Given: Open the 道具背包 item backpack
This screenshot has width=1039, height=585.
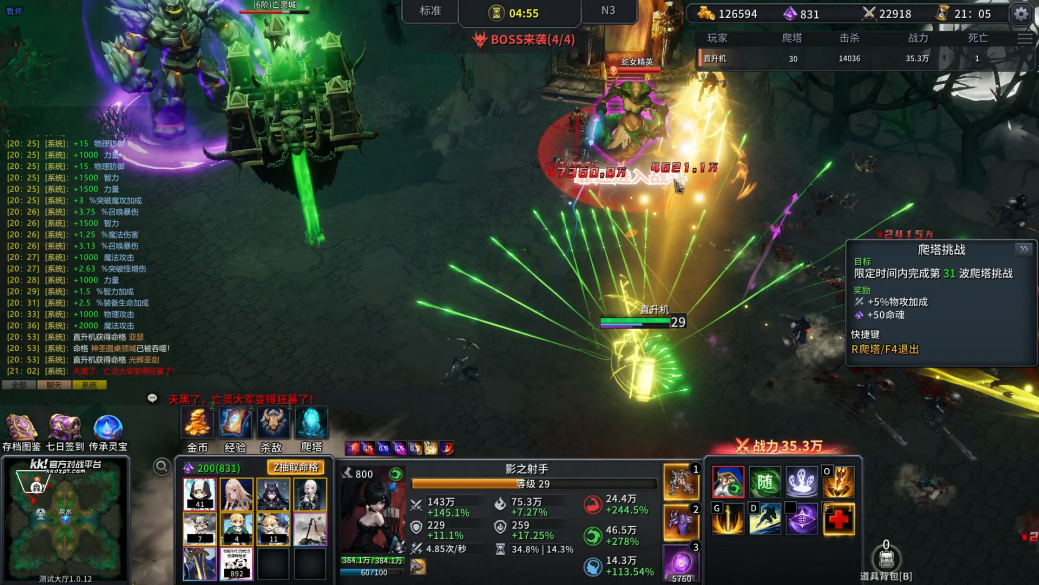Looking at the screenshot, I should pyautogui.click(x=886, y=560).
